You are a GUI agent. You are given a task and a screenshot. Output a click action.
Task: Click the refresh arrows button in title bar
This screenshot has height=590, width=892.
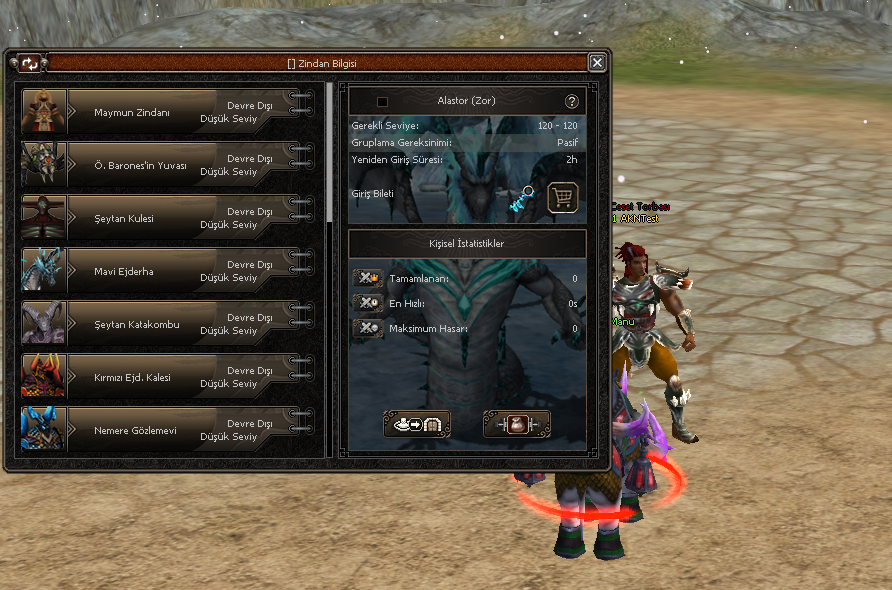pyautogui.click(x=29, y=63)
